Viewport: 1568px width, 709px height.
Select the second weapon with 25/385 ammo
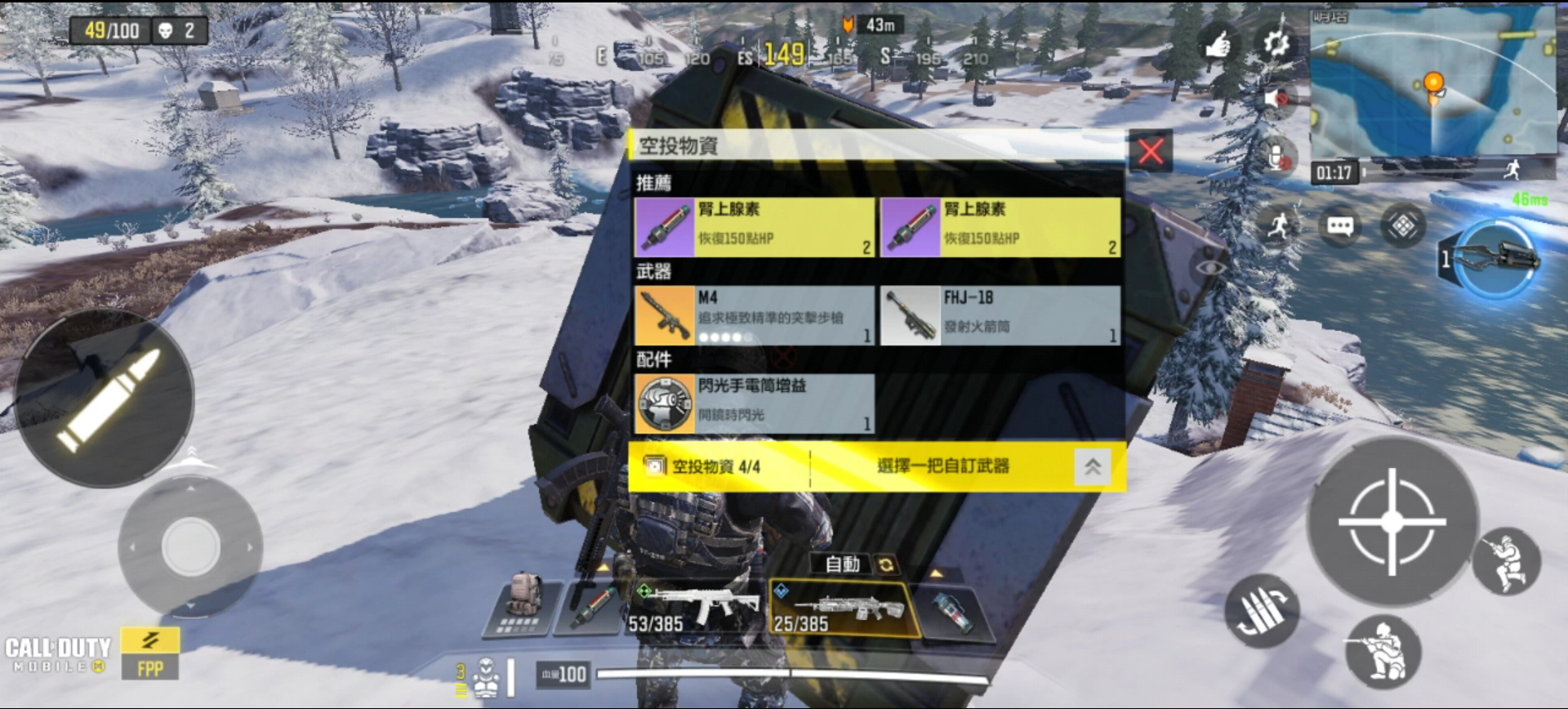click(x=841, y=610)
